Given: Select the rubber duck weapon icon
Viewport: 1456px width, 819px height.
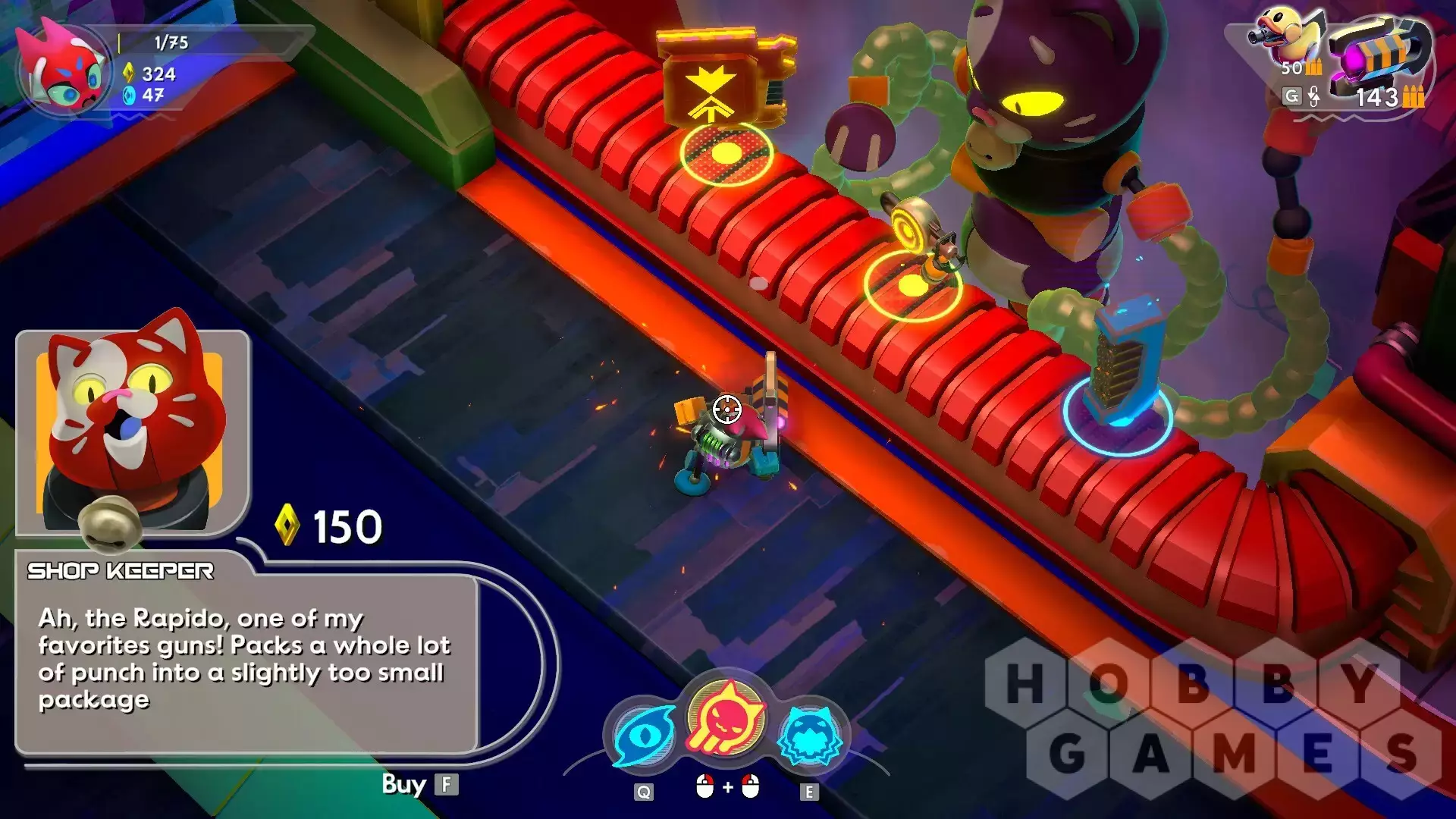Looking at the screenshot, I should pos(1290,36).
